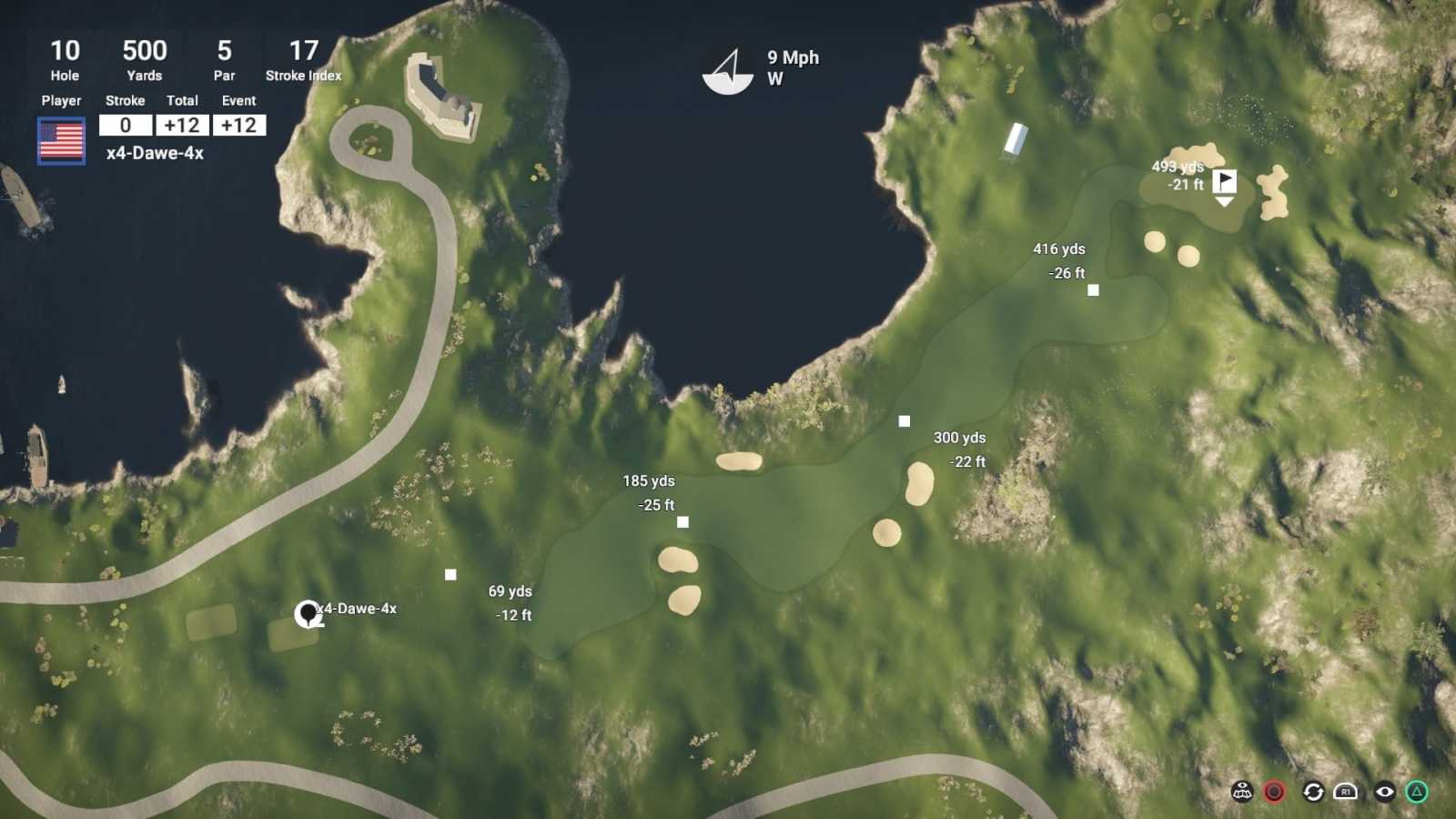This screenshot has height=819, width=1456.
Task: Click the 493 yds distance label
Action: tap(1178, 167)
